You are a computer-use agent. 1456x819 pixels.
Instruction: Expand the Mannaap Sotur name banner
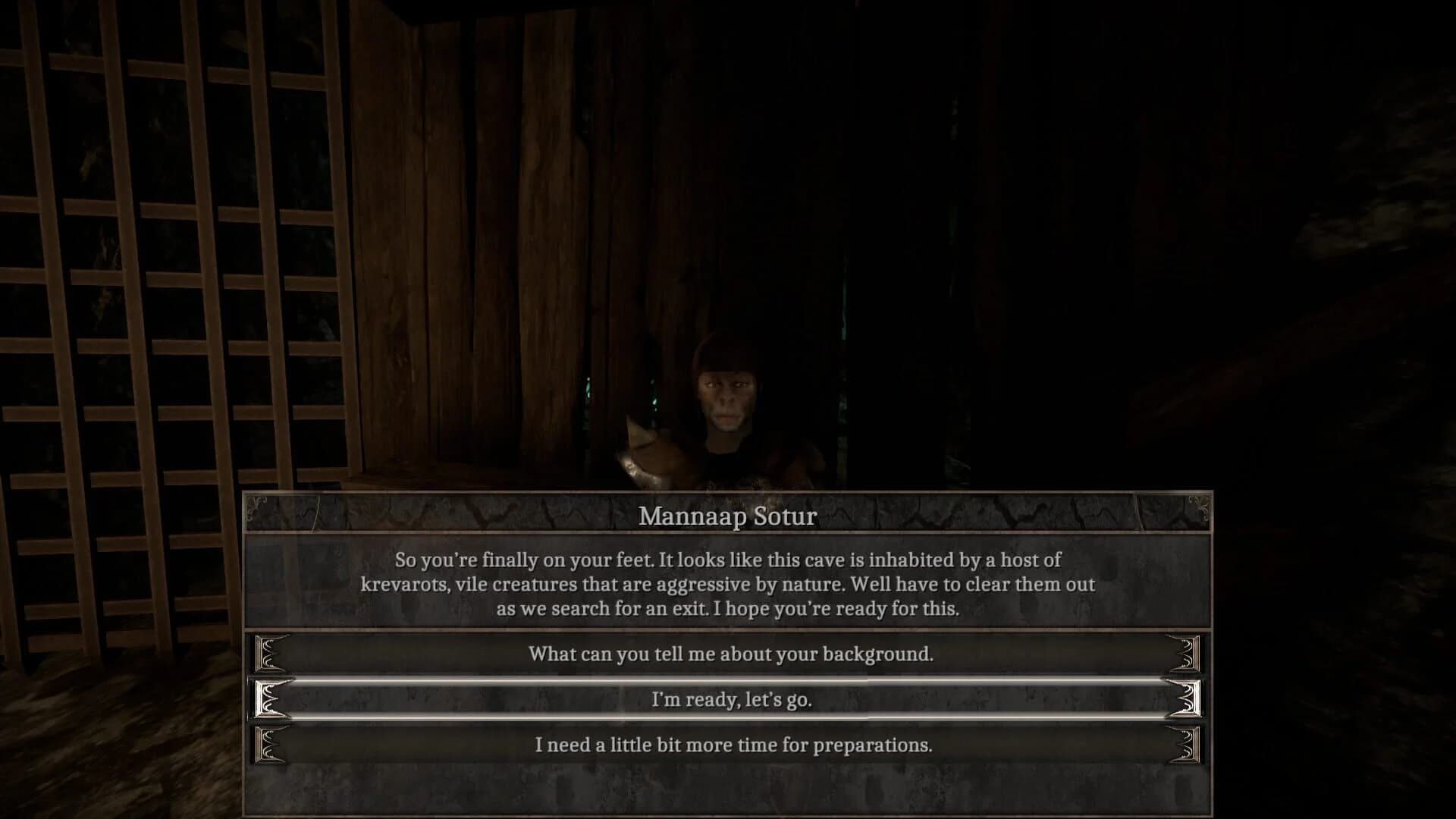(x=728, y=517)
